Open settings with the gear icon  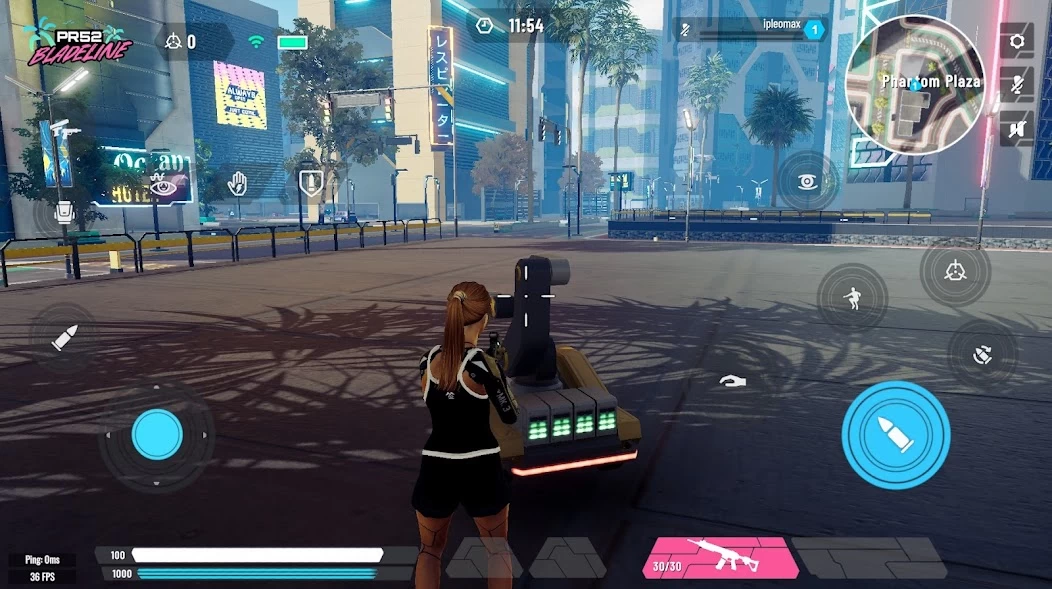(1017, 41)
